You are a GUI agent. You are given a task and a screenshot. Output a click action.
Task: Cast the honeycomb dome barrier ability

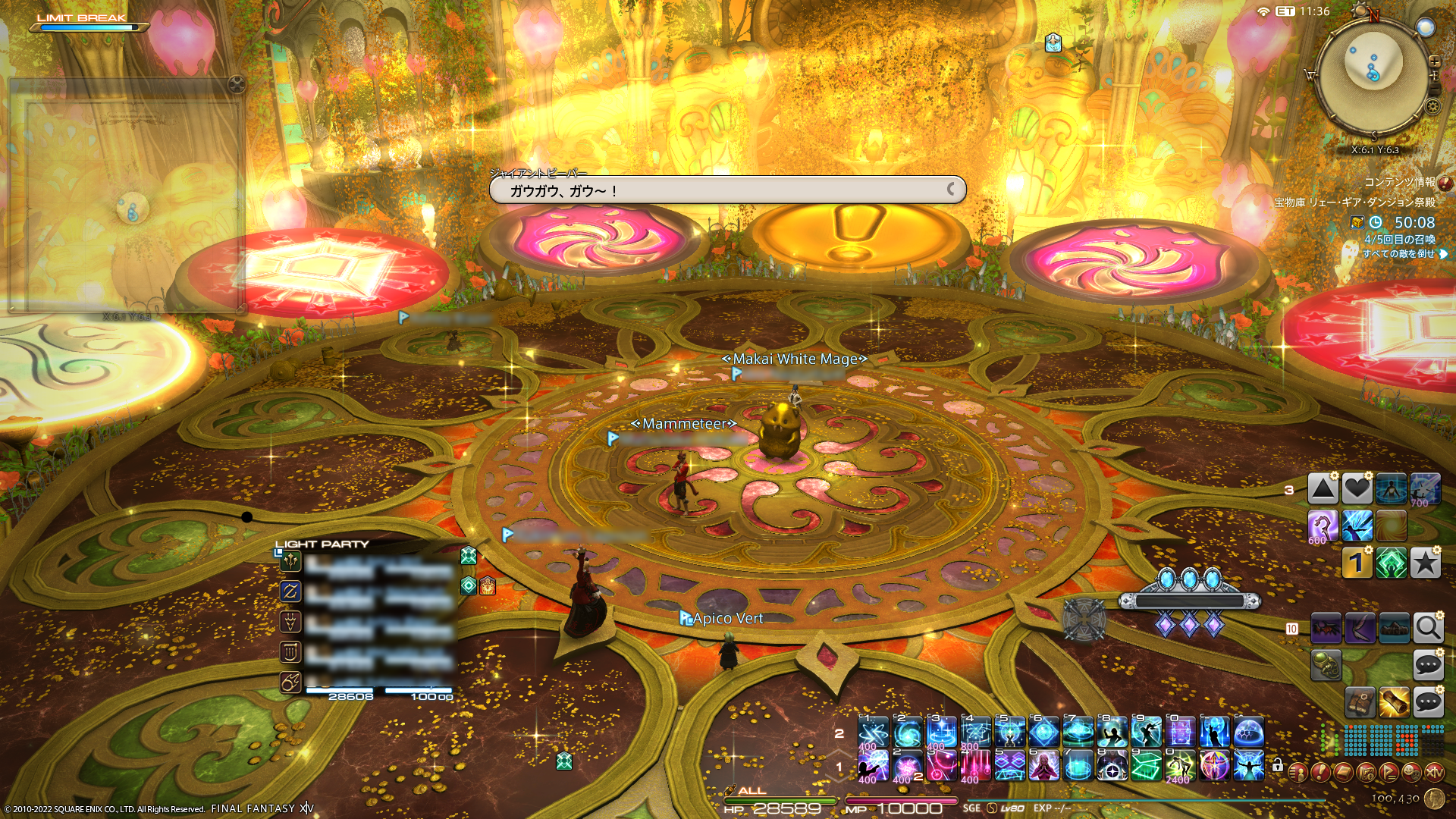[1248, 732]
